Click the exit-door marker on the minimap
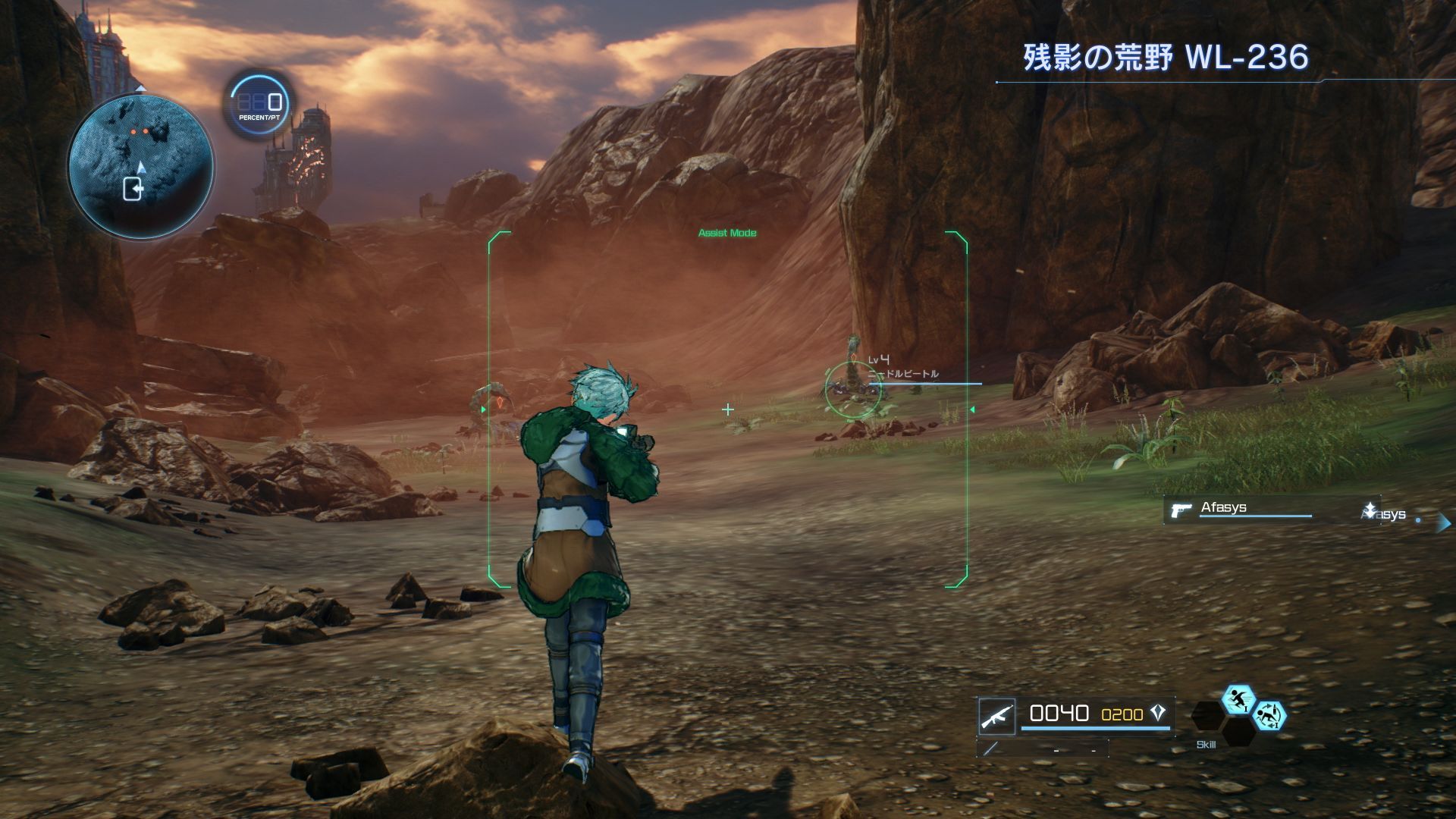 click(133, 188)
